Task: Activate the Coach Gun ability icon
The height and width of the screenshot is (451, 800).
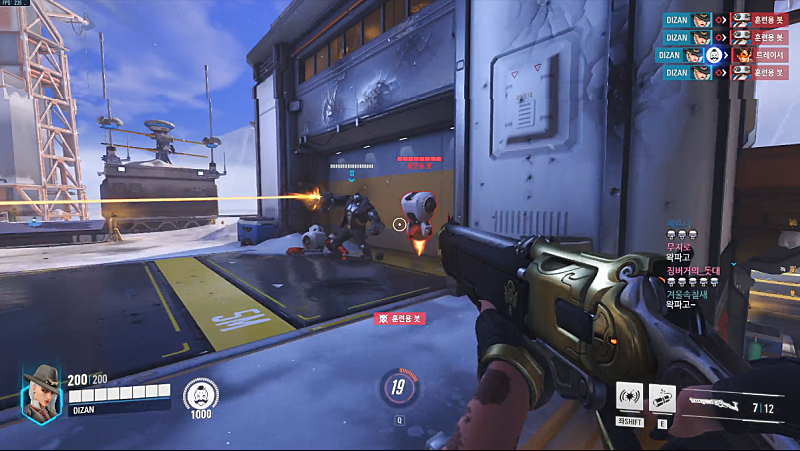Action: pyautogui.click(x=629, y=397)
